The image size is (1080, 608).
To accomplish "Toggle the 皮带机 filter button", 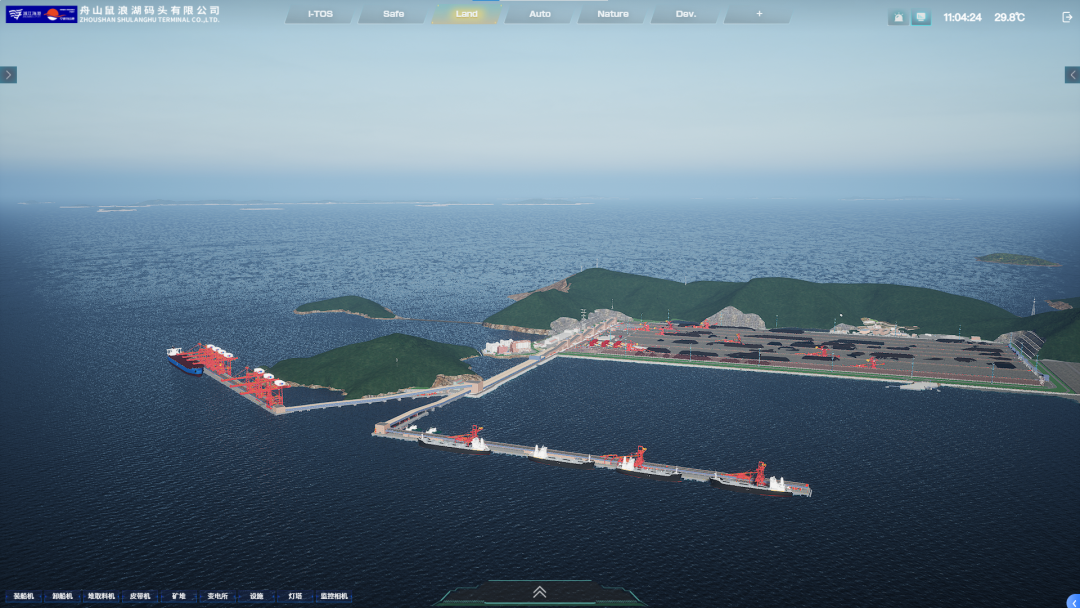I will 140,597.
